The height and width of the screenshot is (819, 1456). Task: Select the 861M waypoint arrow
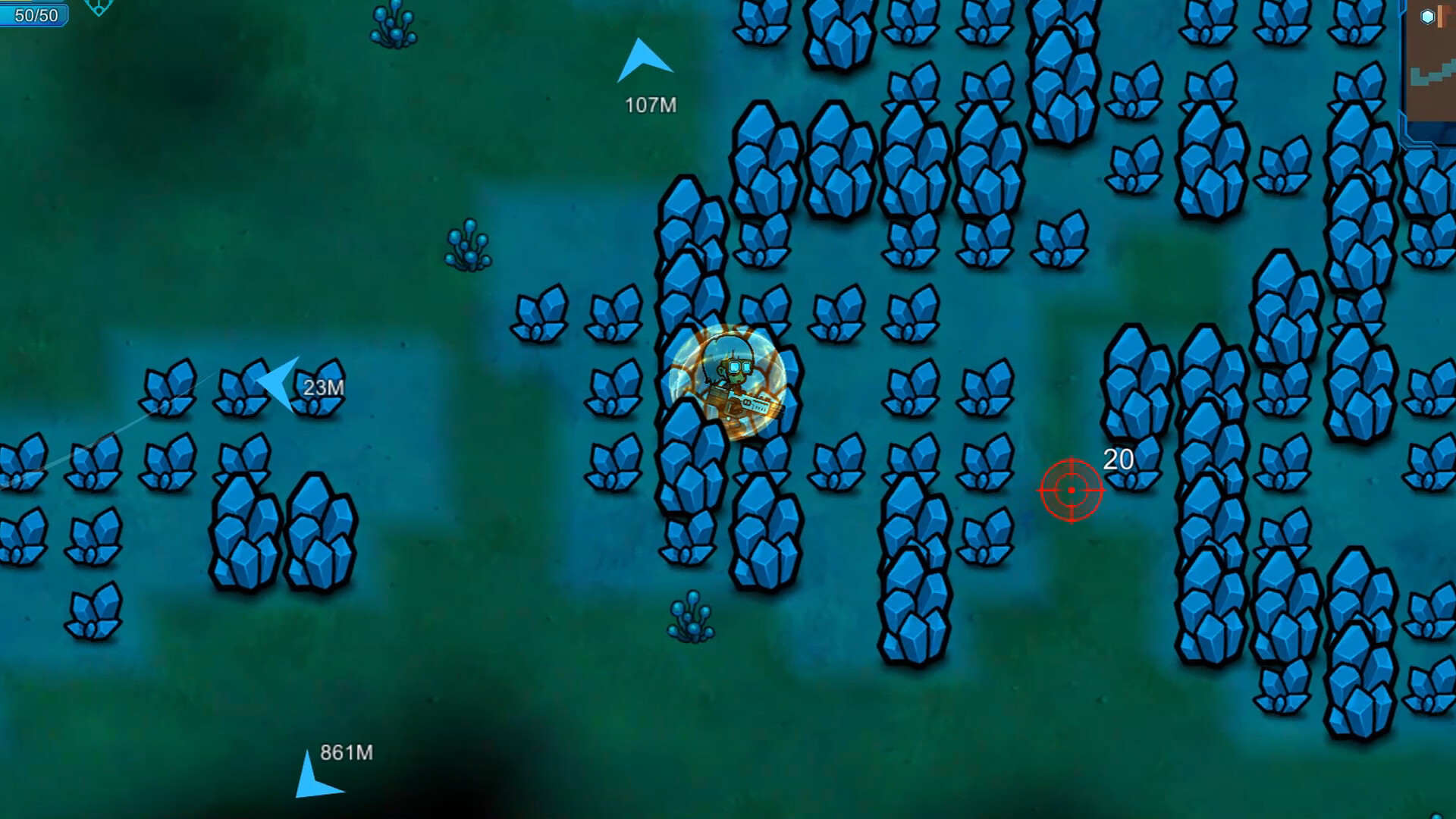(311, 773)
